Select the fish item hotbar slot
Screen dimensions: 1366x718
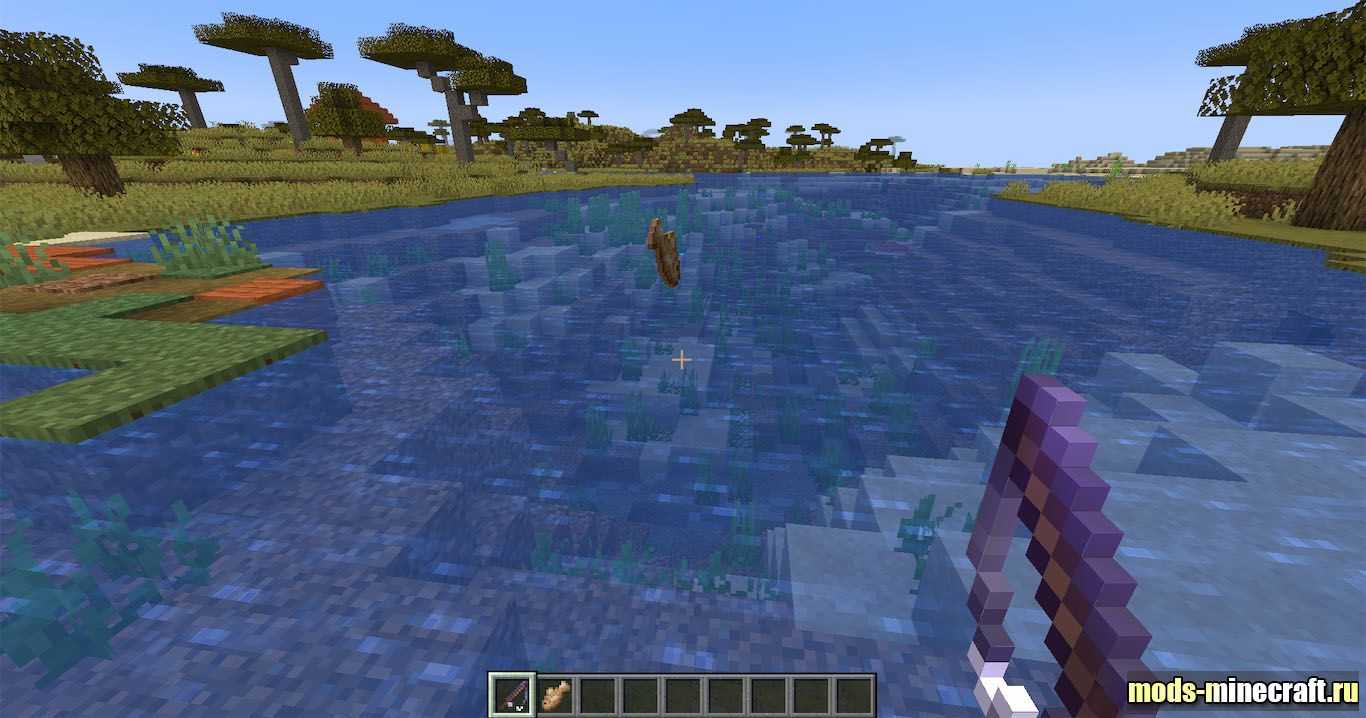click(x=553, y=695)
